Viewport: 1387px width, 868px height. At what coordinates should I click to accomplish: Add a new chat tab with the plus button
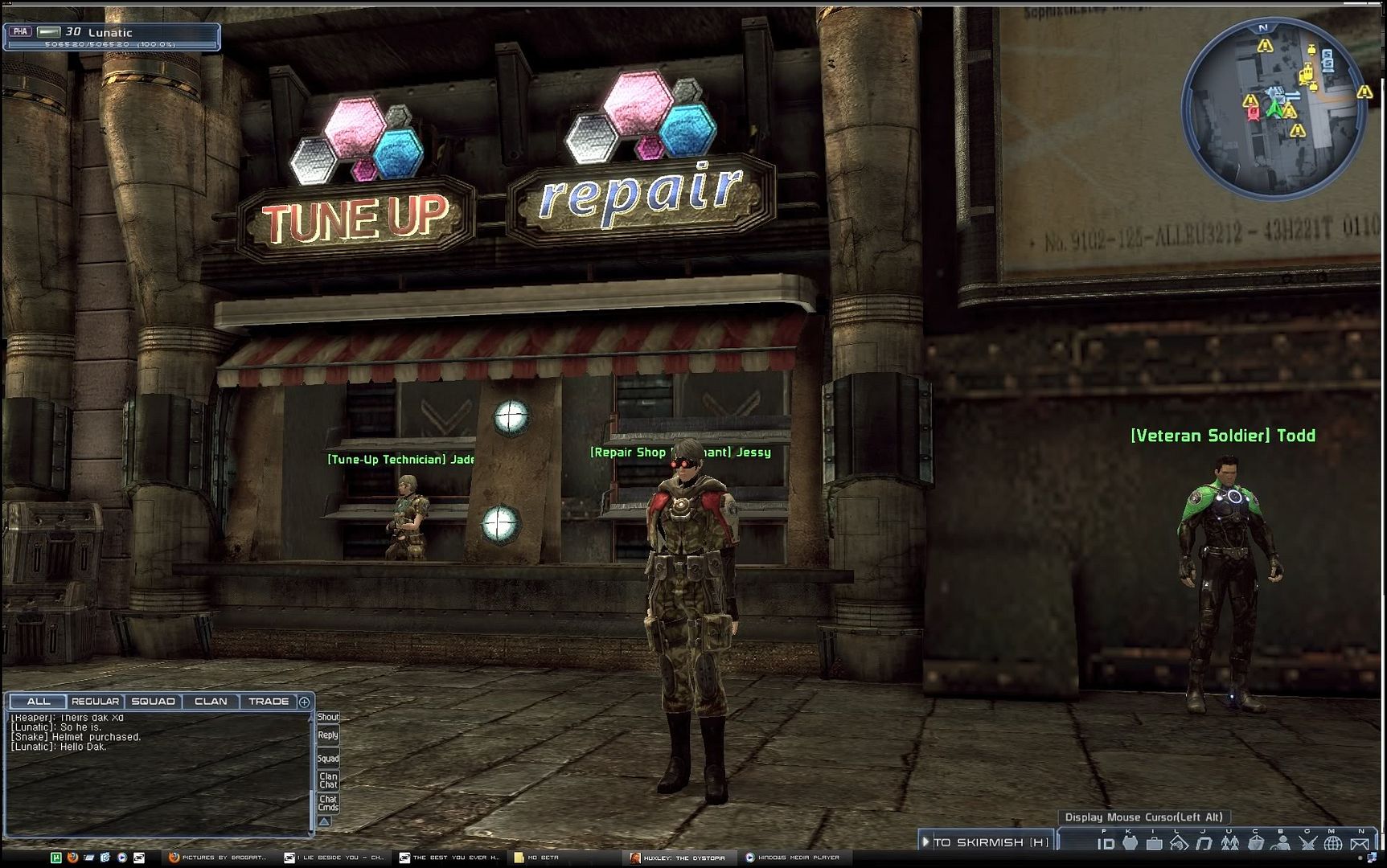(305, 702)
